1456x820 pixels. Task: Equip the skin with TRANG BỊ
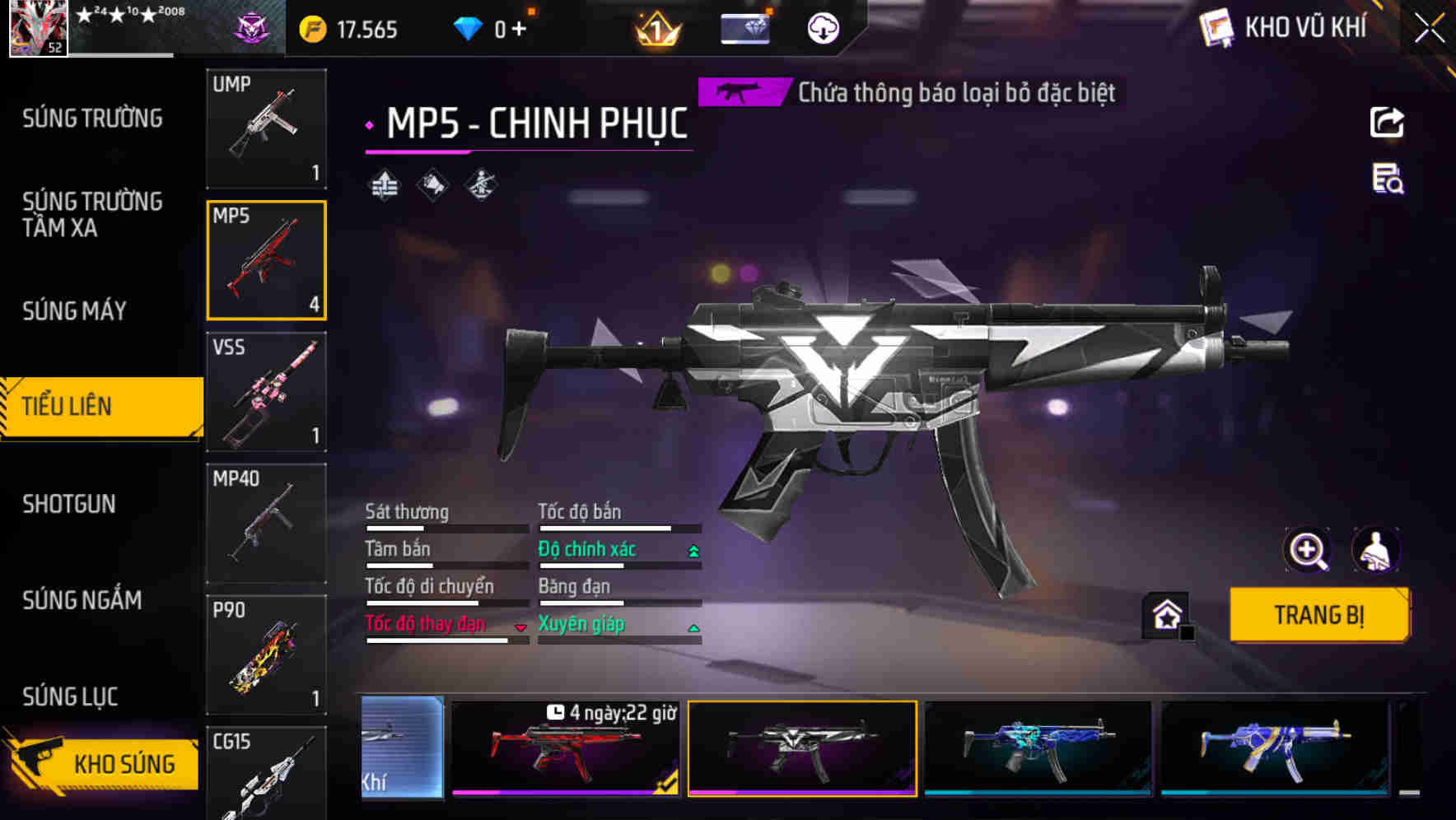(x=1318, y=614)
